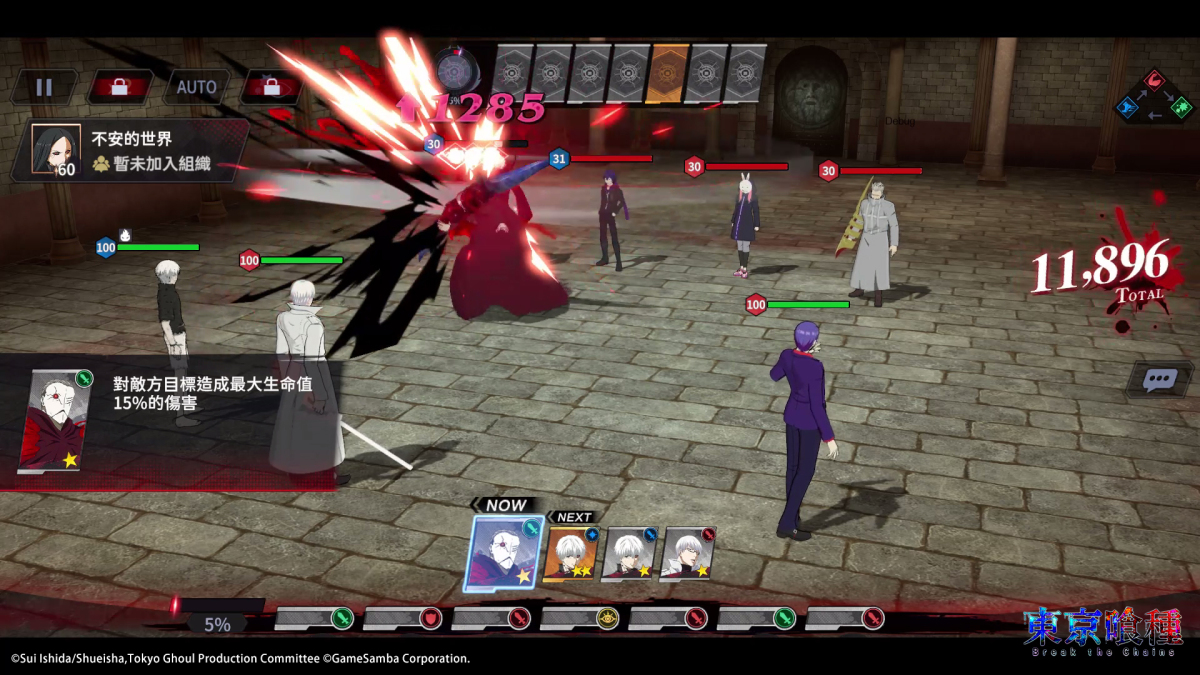The width and height of the screenshot is (1200, 675).
Task: Select the NEXT two-star orange card
Action: [x=571, y=554]
